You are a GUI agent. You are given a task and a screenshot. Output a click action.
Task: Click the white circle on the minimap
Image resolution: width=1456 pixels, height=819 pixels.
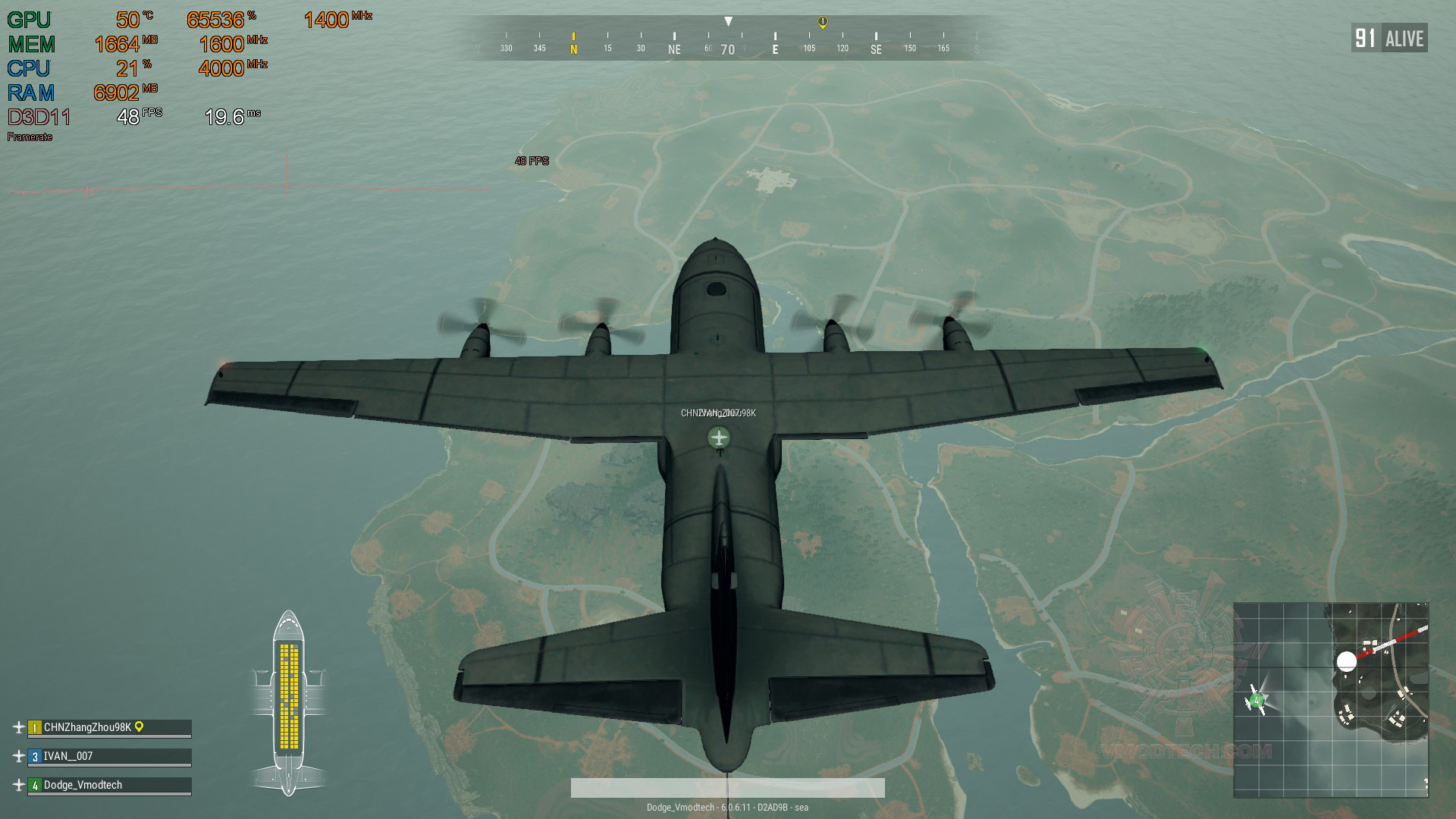point(1346,661)
